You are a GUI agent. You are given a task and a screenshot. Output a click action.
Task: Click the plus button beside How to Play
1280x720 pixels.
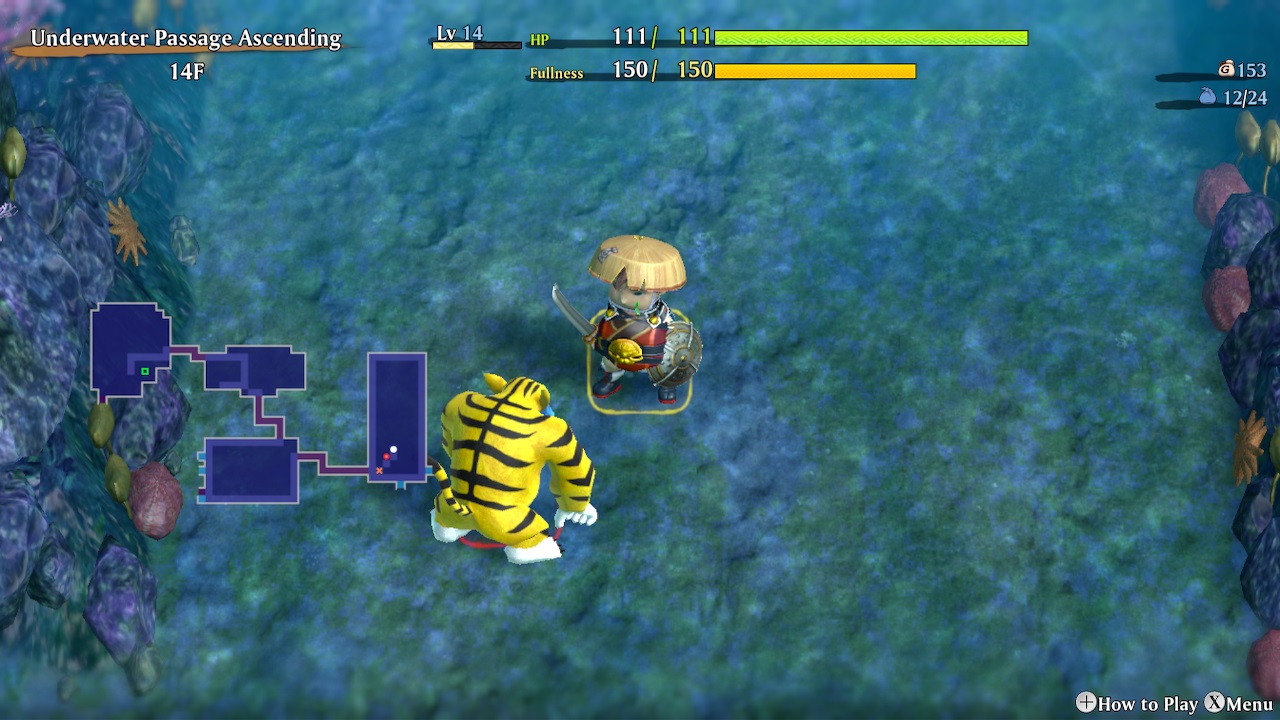coord(1086,704)
